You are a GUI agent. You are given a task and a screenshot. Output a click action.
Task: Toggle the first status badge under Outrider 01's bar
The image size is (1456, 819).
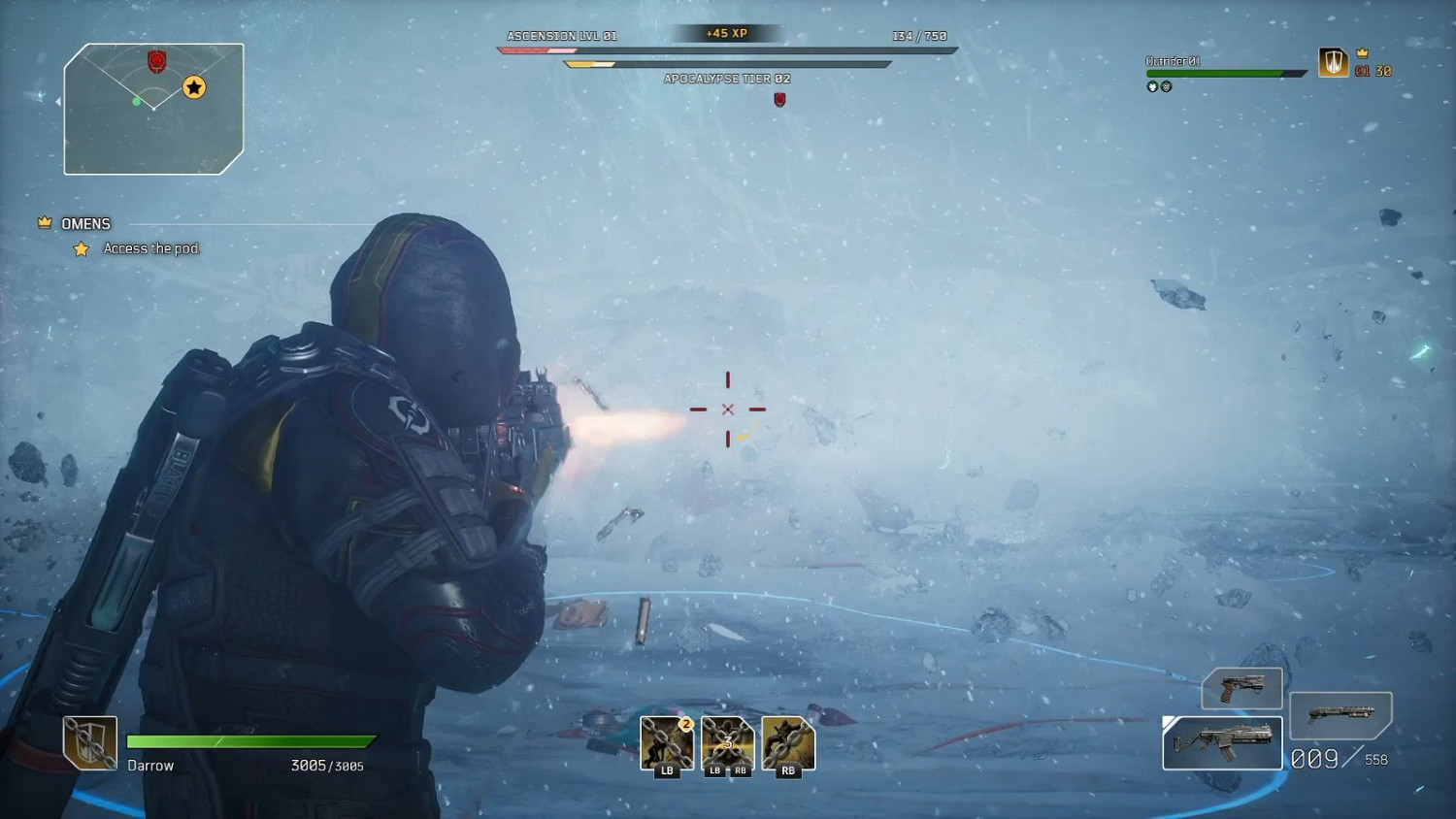click(x=1151, y=86)
